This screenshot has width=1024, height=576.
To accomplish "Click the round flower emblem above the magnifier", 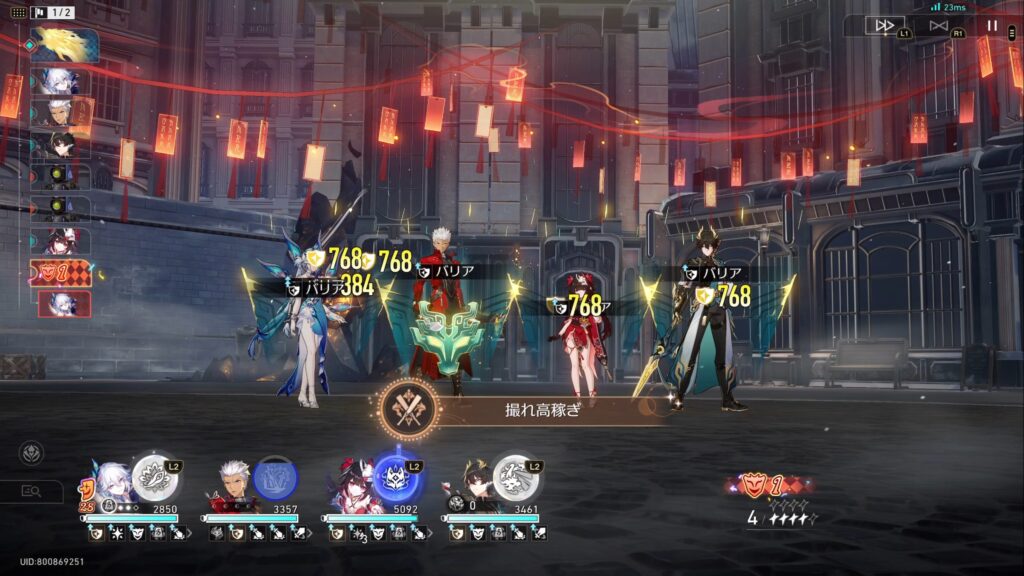I will [x=31, y=453].
